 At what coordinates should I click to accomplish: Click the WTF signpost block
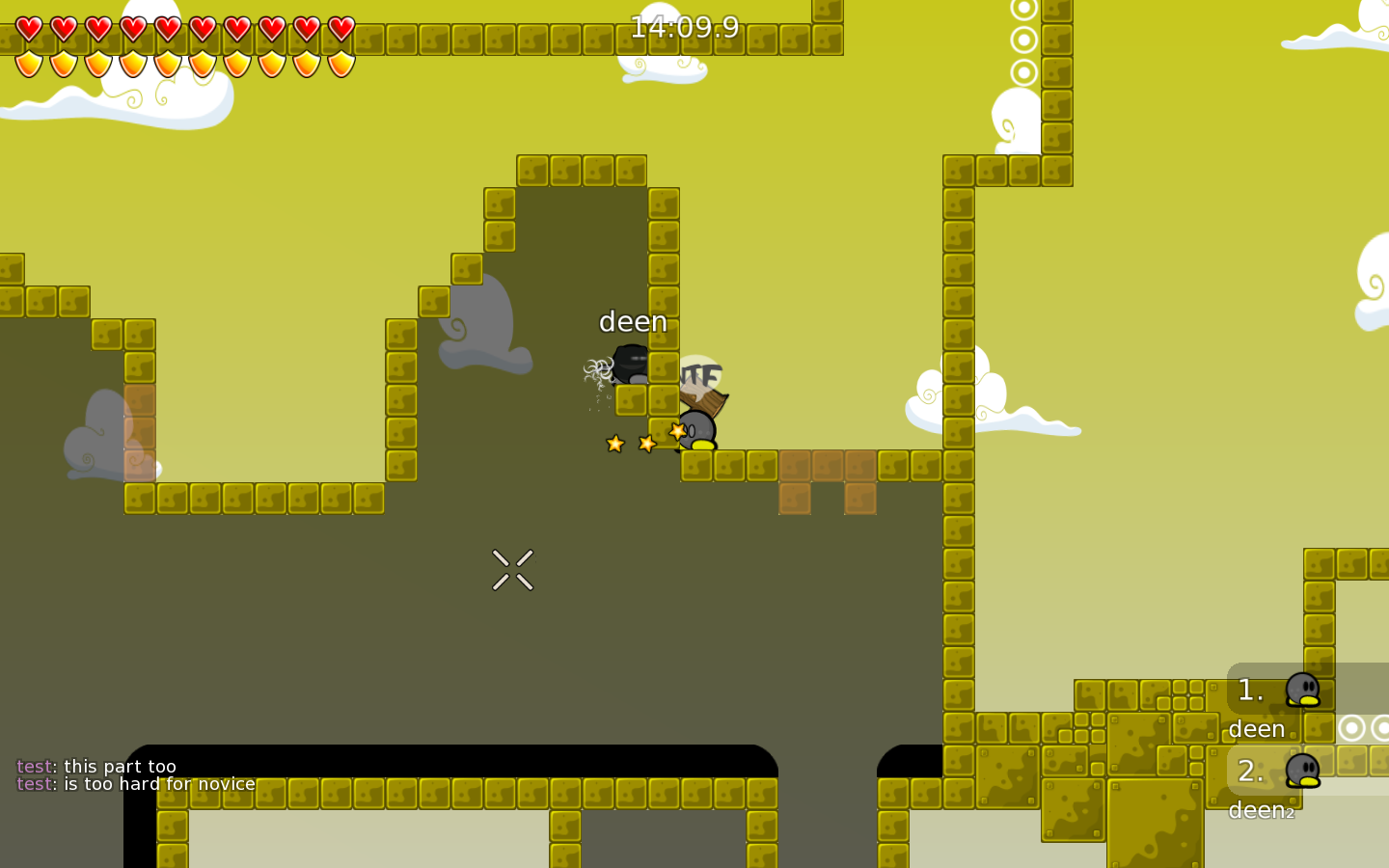[x=698, y=381]
